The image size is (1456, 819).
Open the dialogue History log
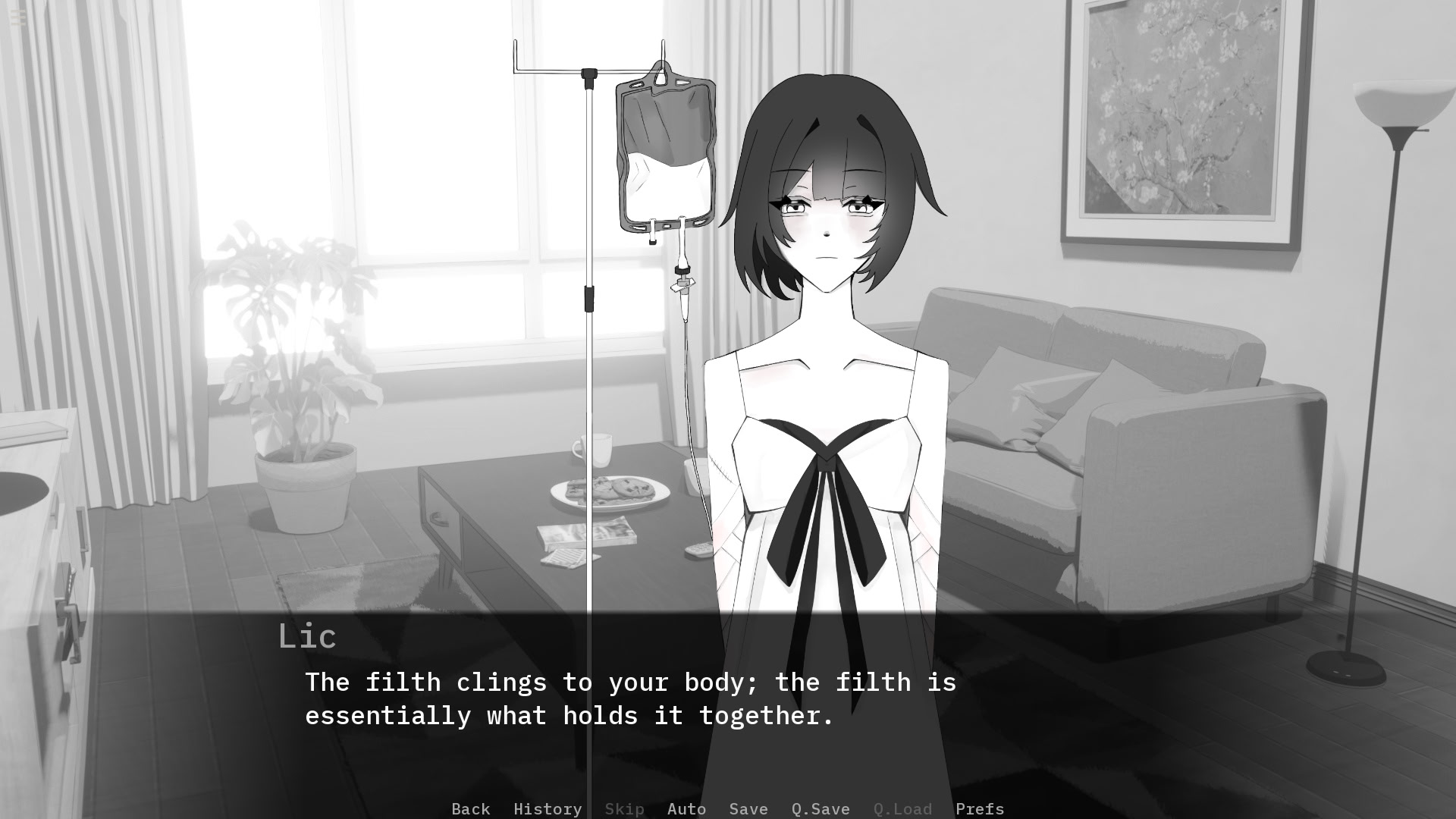pyautogui.click(x=547, y=808)
